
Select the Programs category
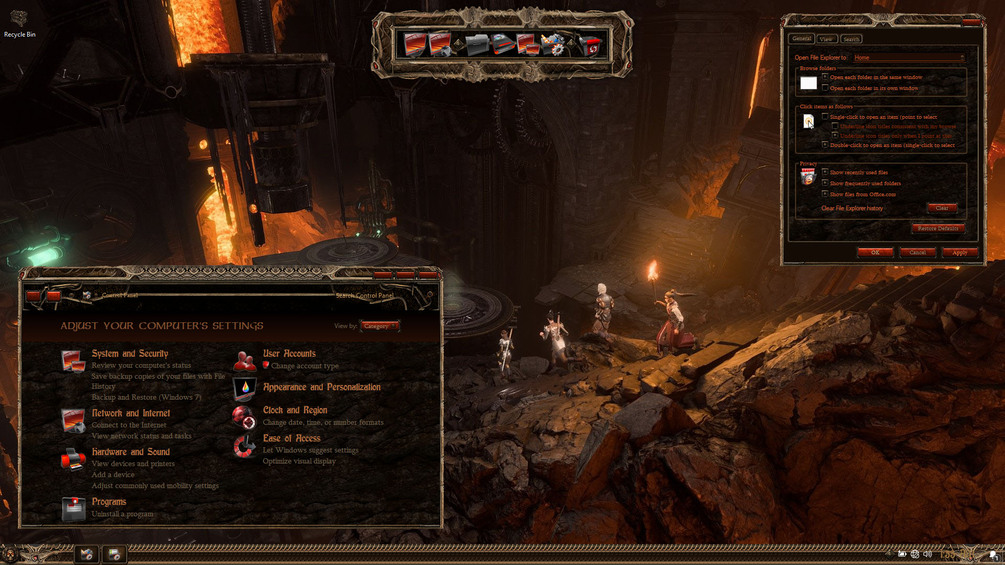tap(109, 502)
